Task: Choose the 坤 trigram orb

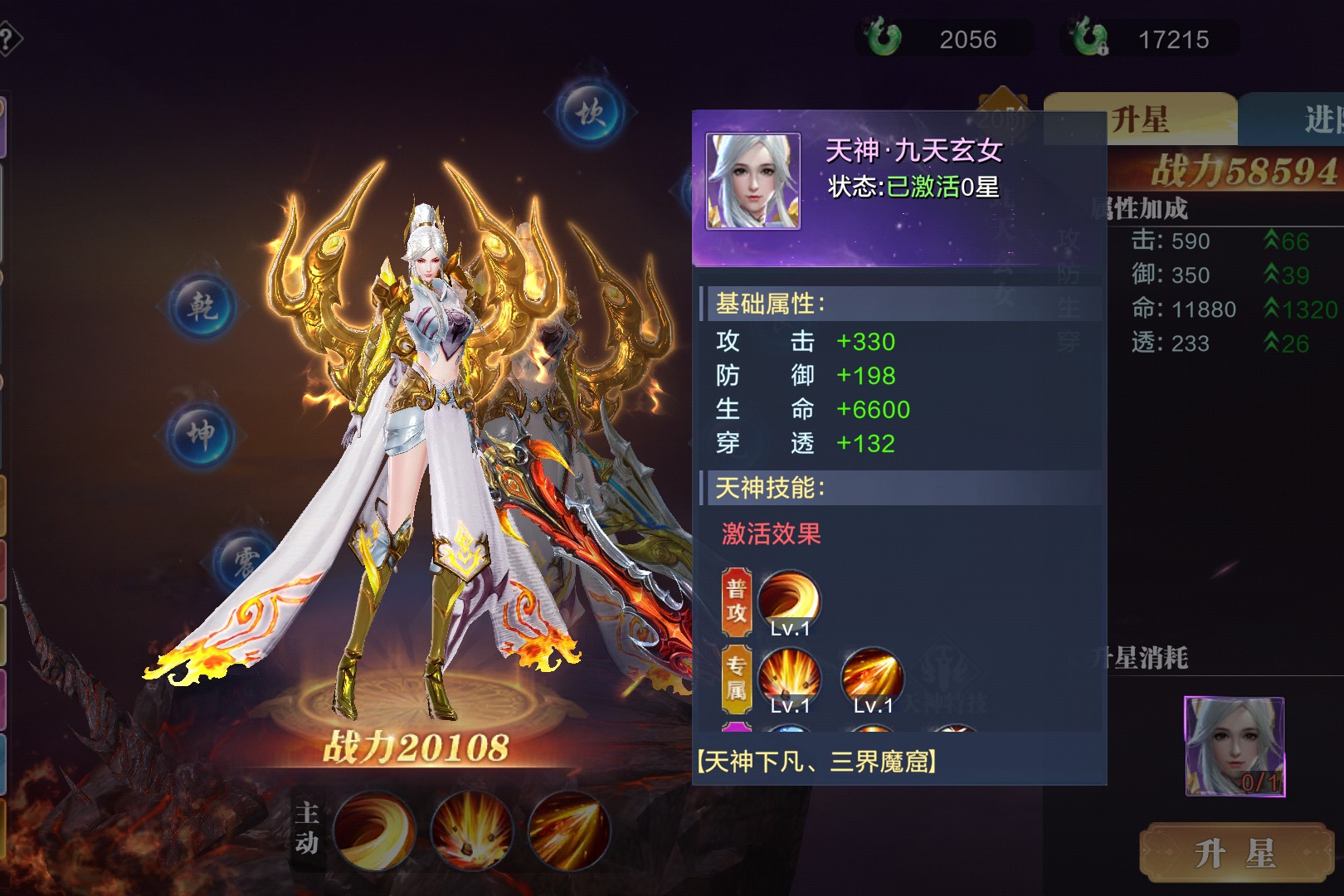Action: (201, 434)
